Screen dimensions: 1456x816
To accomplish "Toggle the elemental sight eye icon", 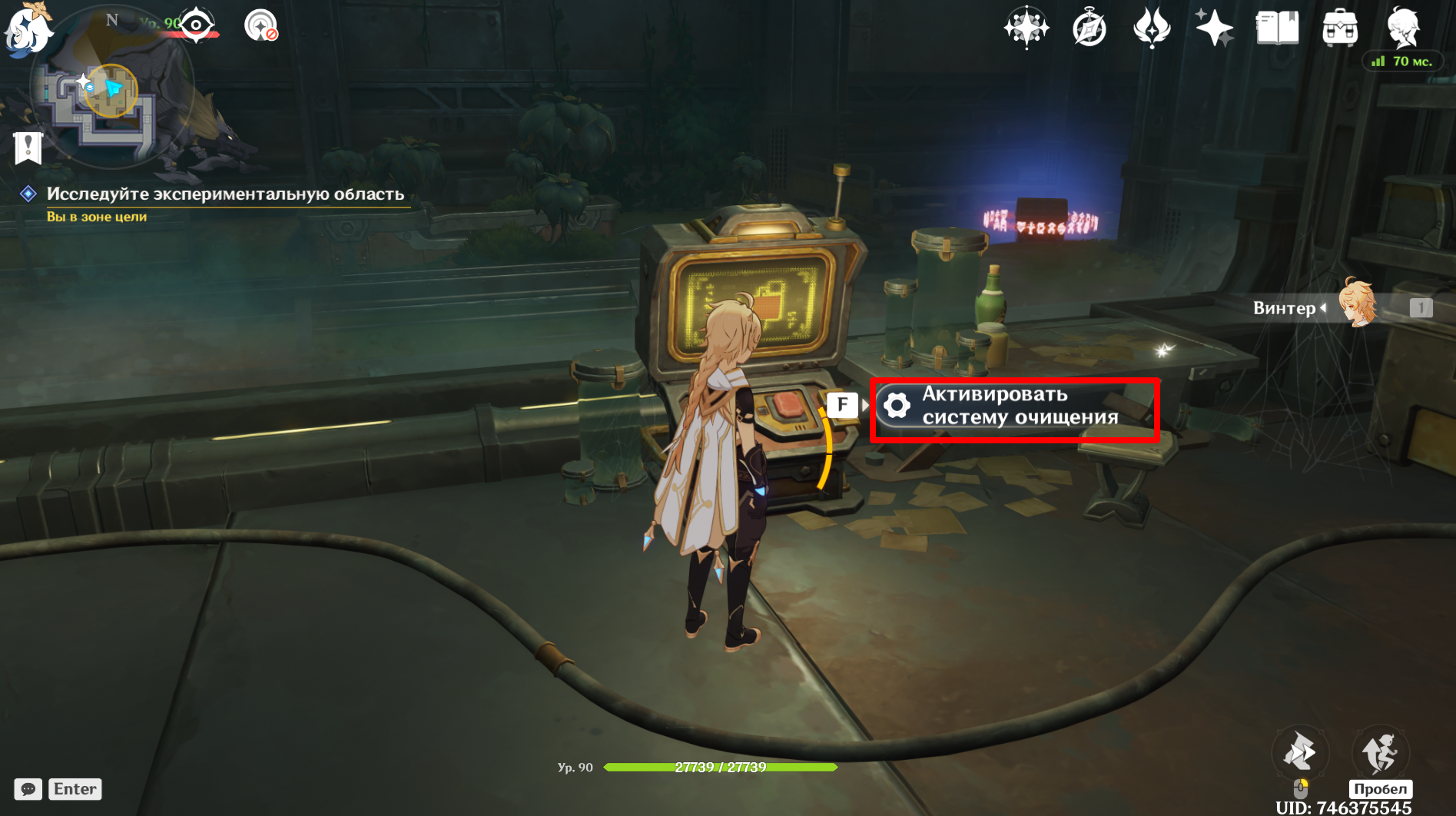I will pyautogui.click(x=197, y=25).
